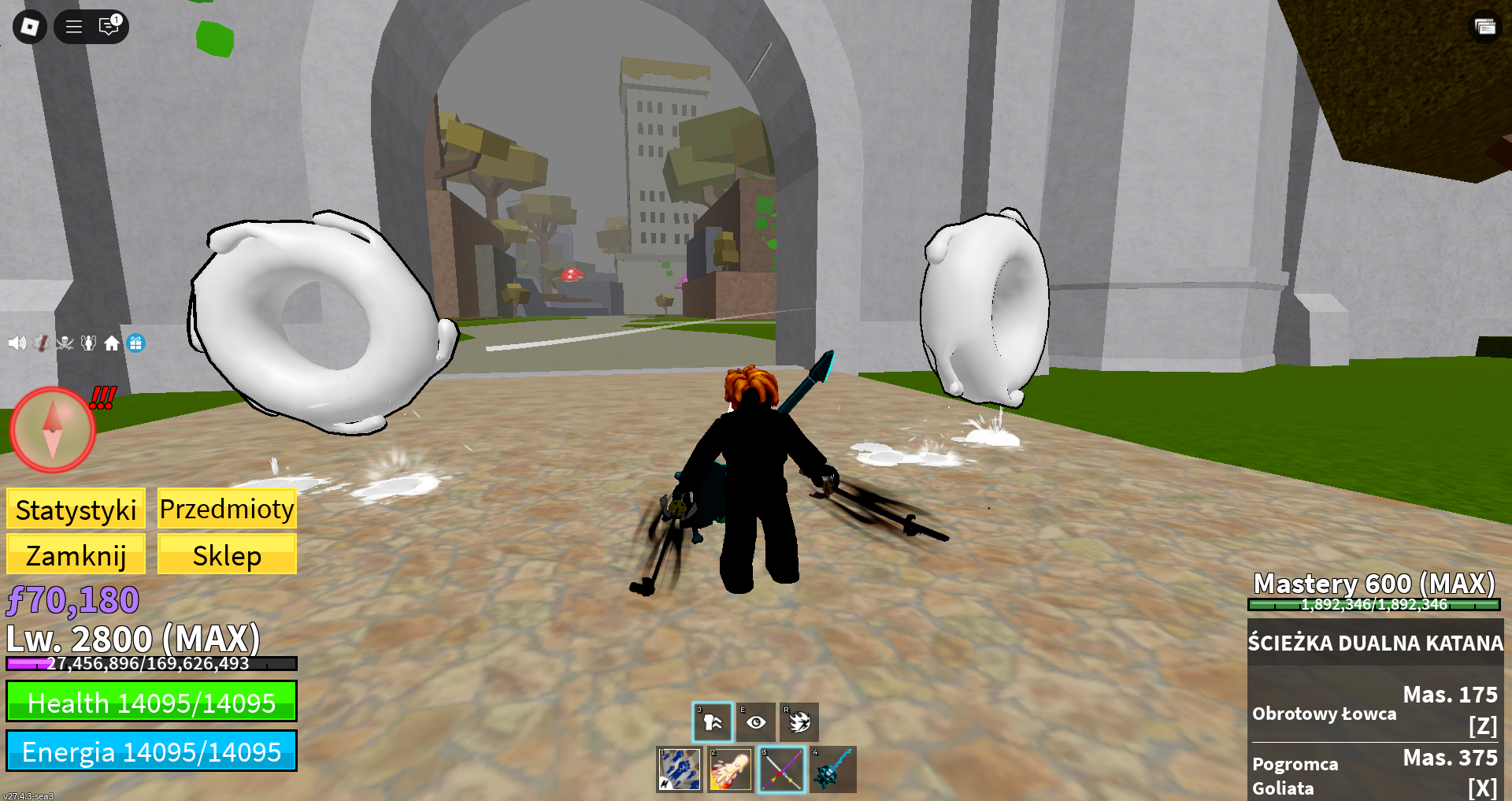Open the Przedmioty inventory

(227, 509)
